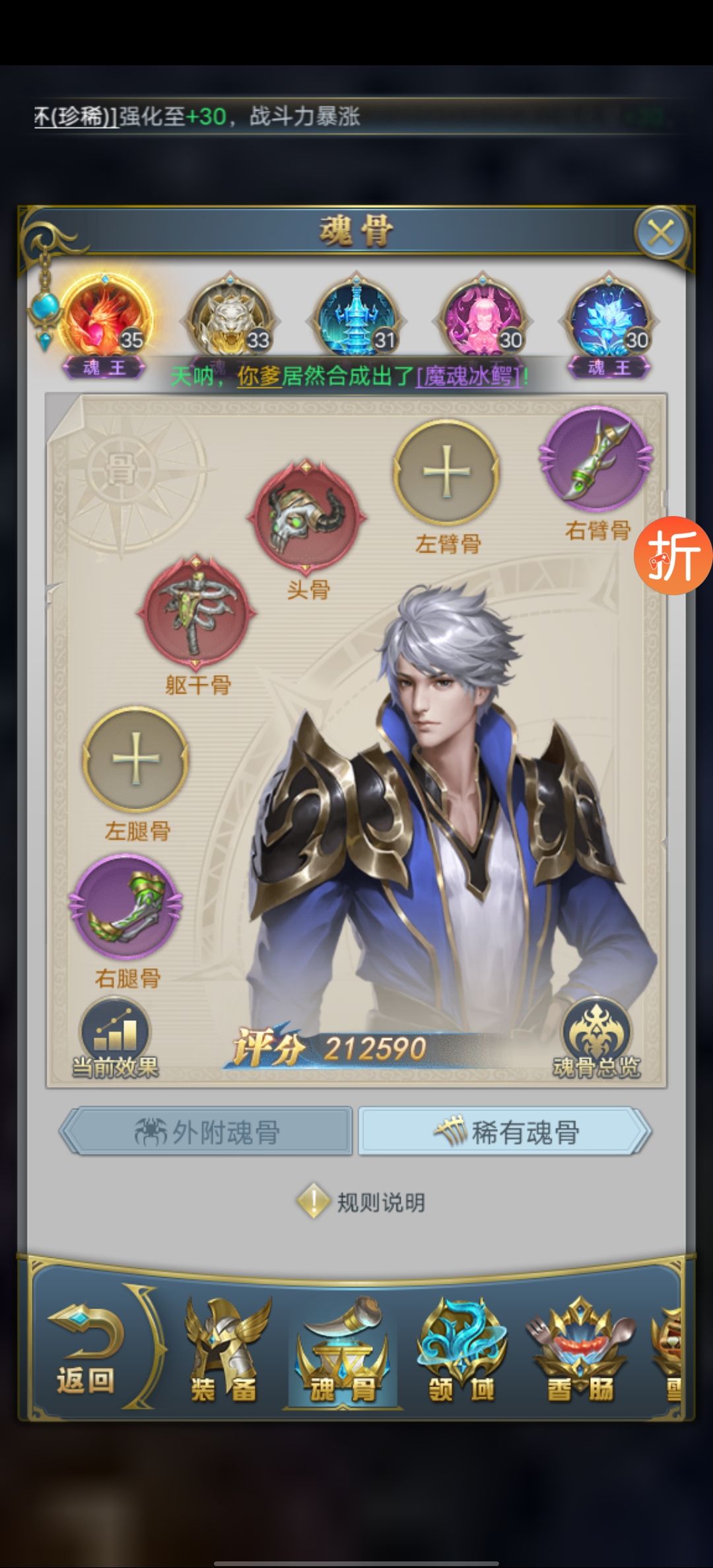Switch to 稀有魂骨 tab

click(505, 1132)
